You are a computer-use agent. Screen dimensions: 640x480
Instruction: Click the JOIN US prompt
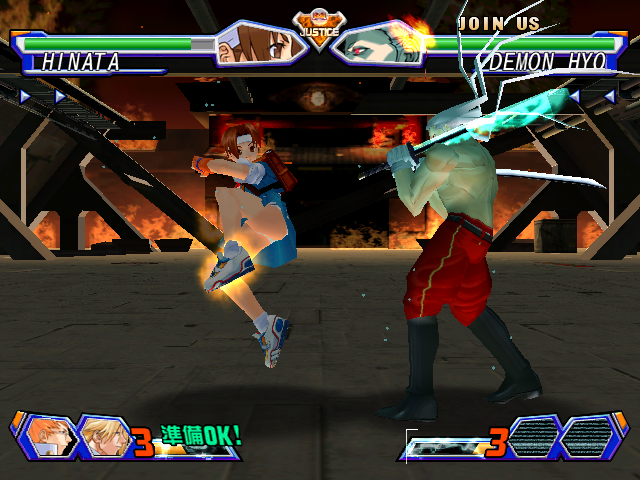coord(499,23)
